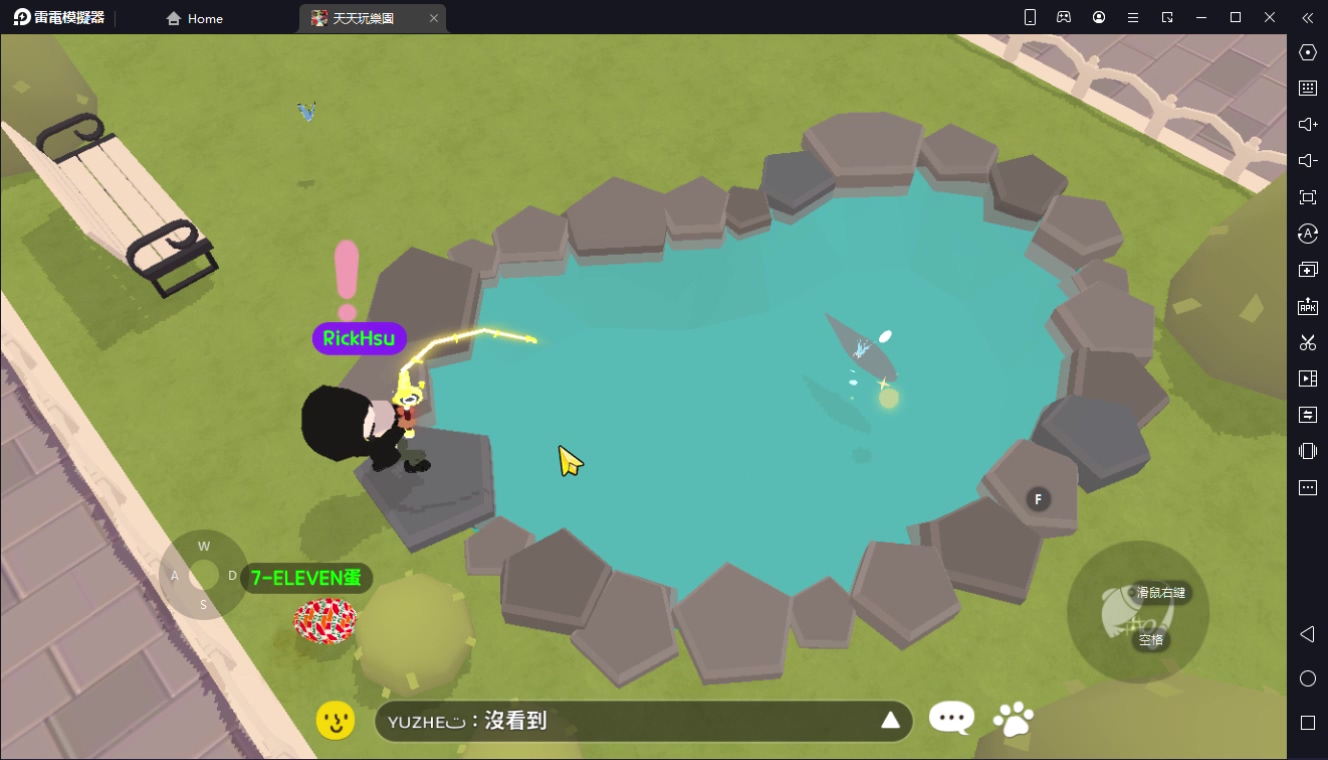The height and width of the screenshot is (760, 1328).
Task: Open the chat bubble panel
Action: point(951,717)
